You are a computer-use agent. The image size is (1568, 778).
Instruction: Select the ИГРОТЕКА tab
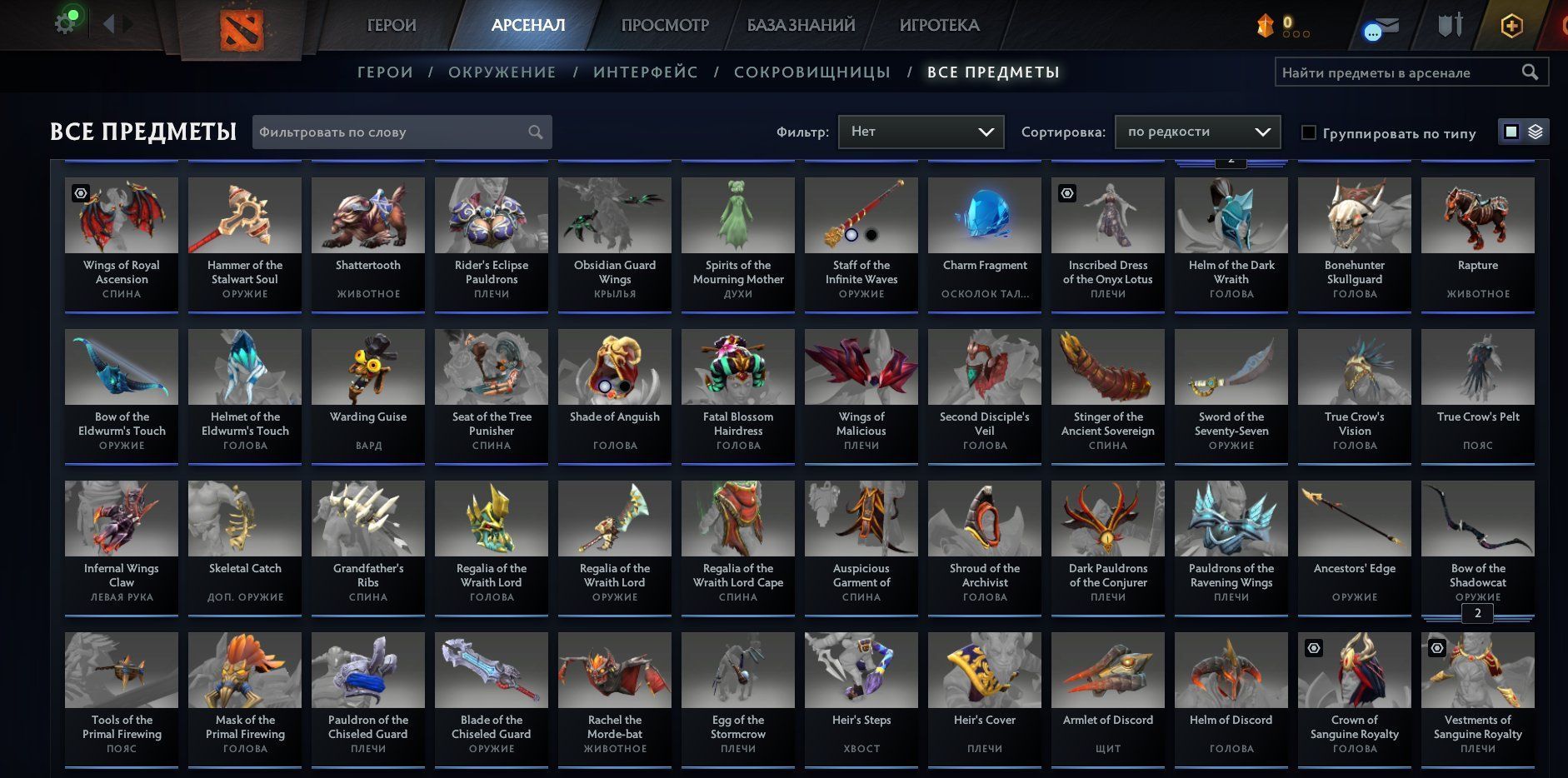click(939, 25)
